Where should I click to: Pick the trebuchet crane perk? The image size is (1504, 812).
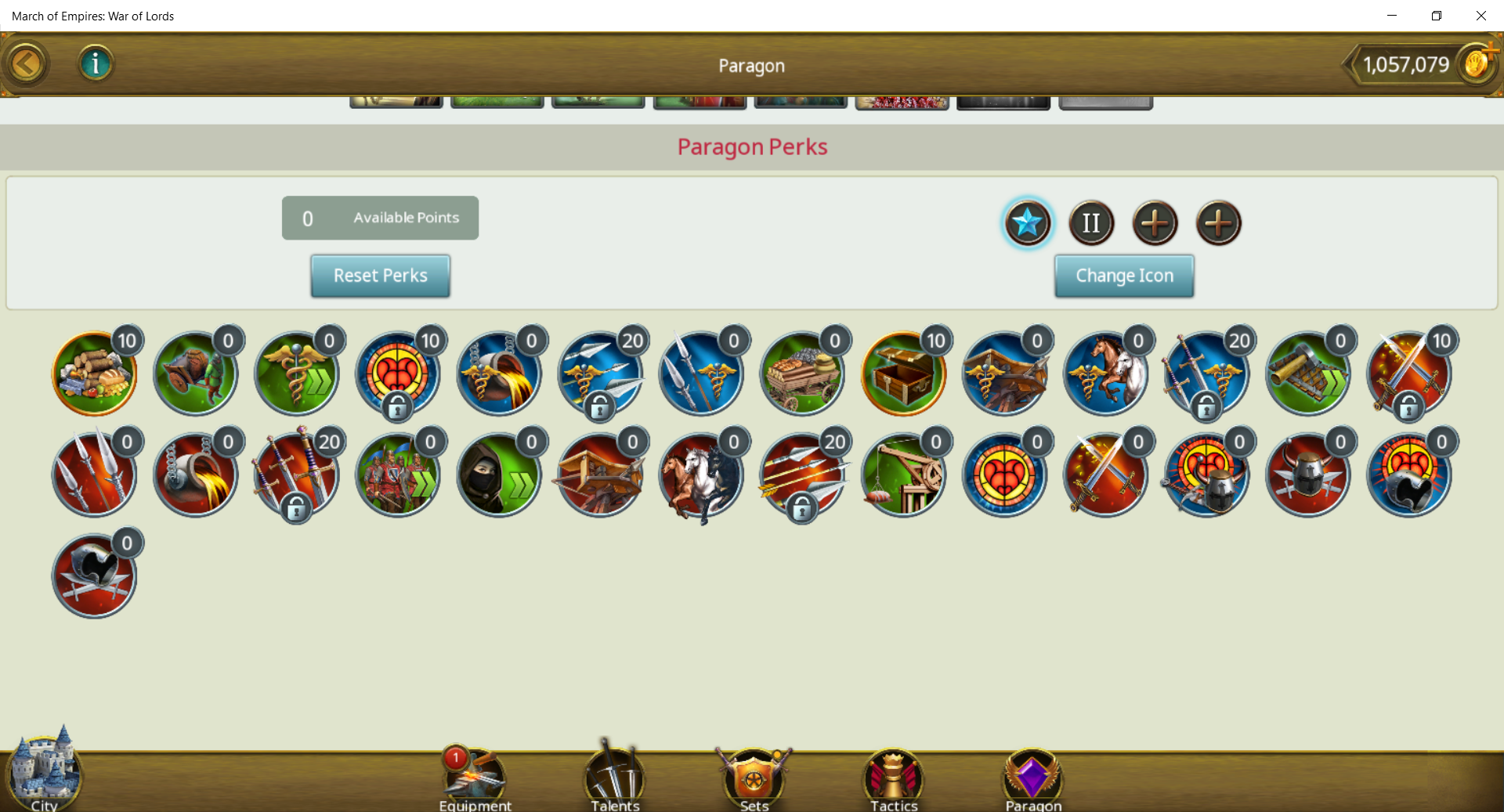pos(903,475)
